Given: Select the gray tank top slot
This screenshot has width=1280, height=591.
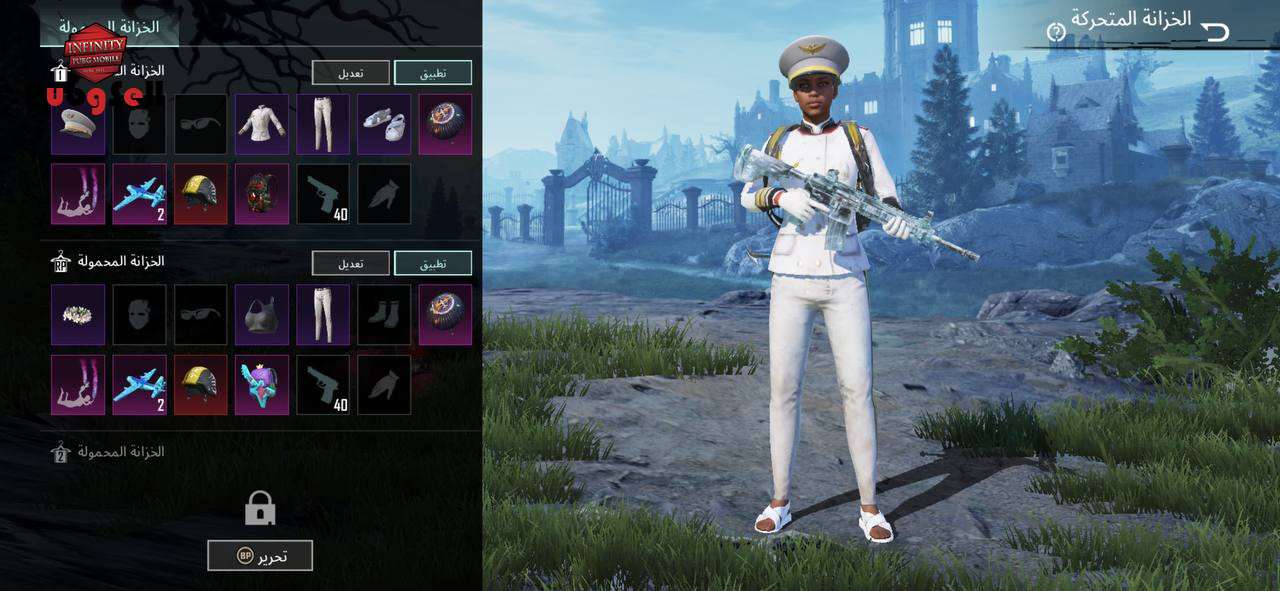Looking at the screenshot, I should [x=262, y=314].
